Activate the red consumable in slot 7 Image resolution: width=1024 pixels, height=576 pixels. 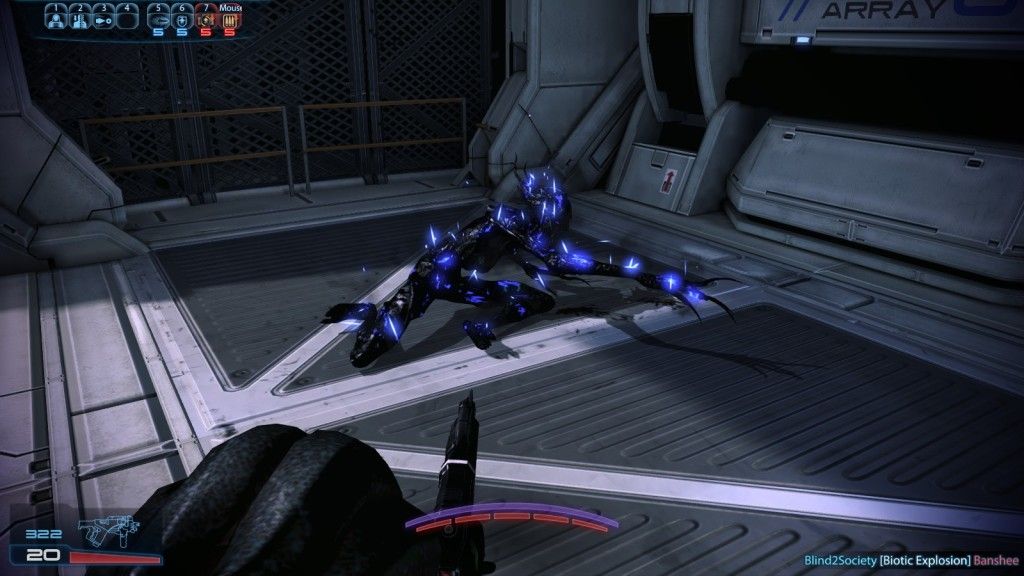[x=206, y=18]
